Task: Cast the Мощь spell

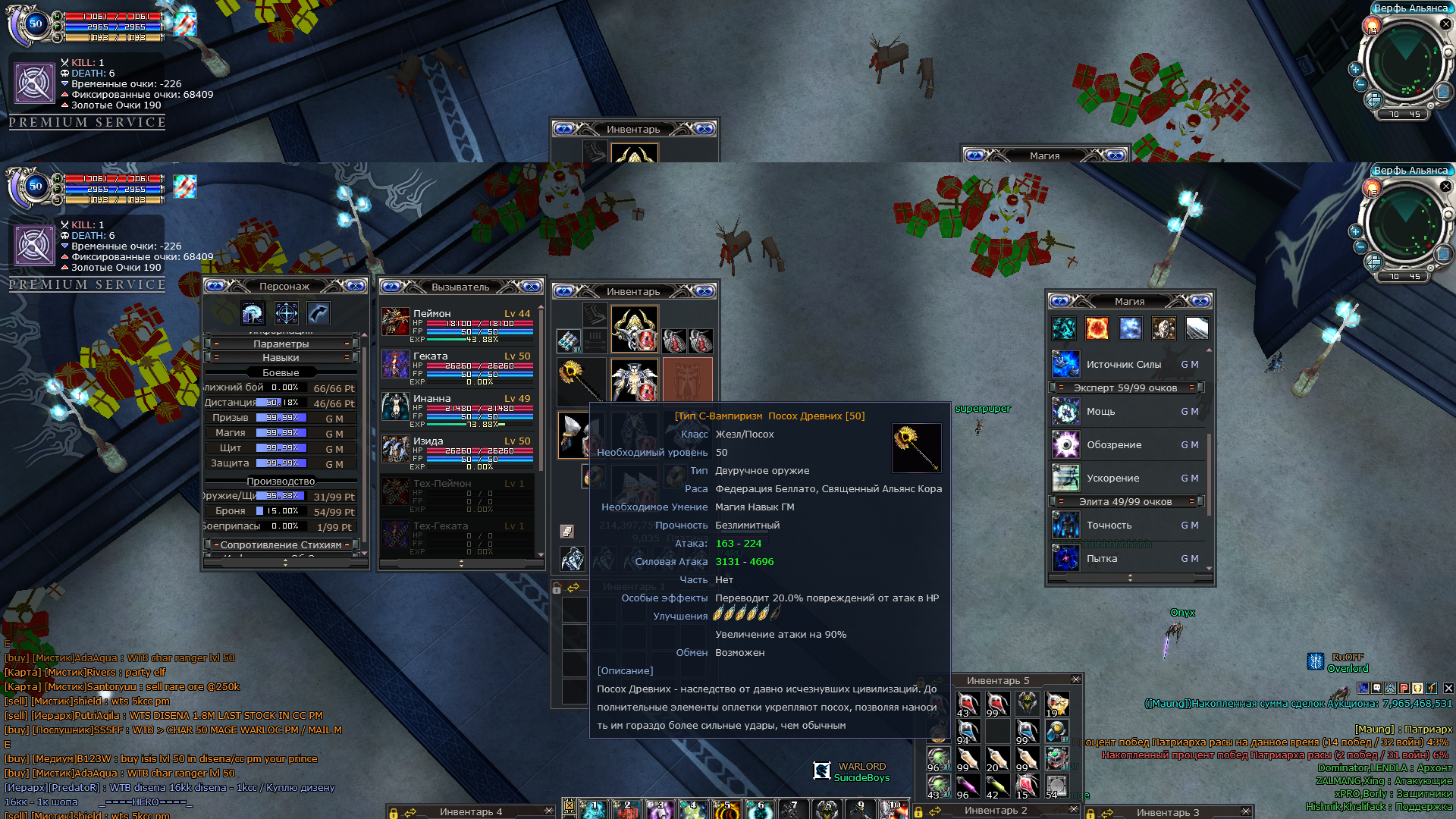Action: (x=1065, y=412)
